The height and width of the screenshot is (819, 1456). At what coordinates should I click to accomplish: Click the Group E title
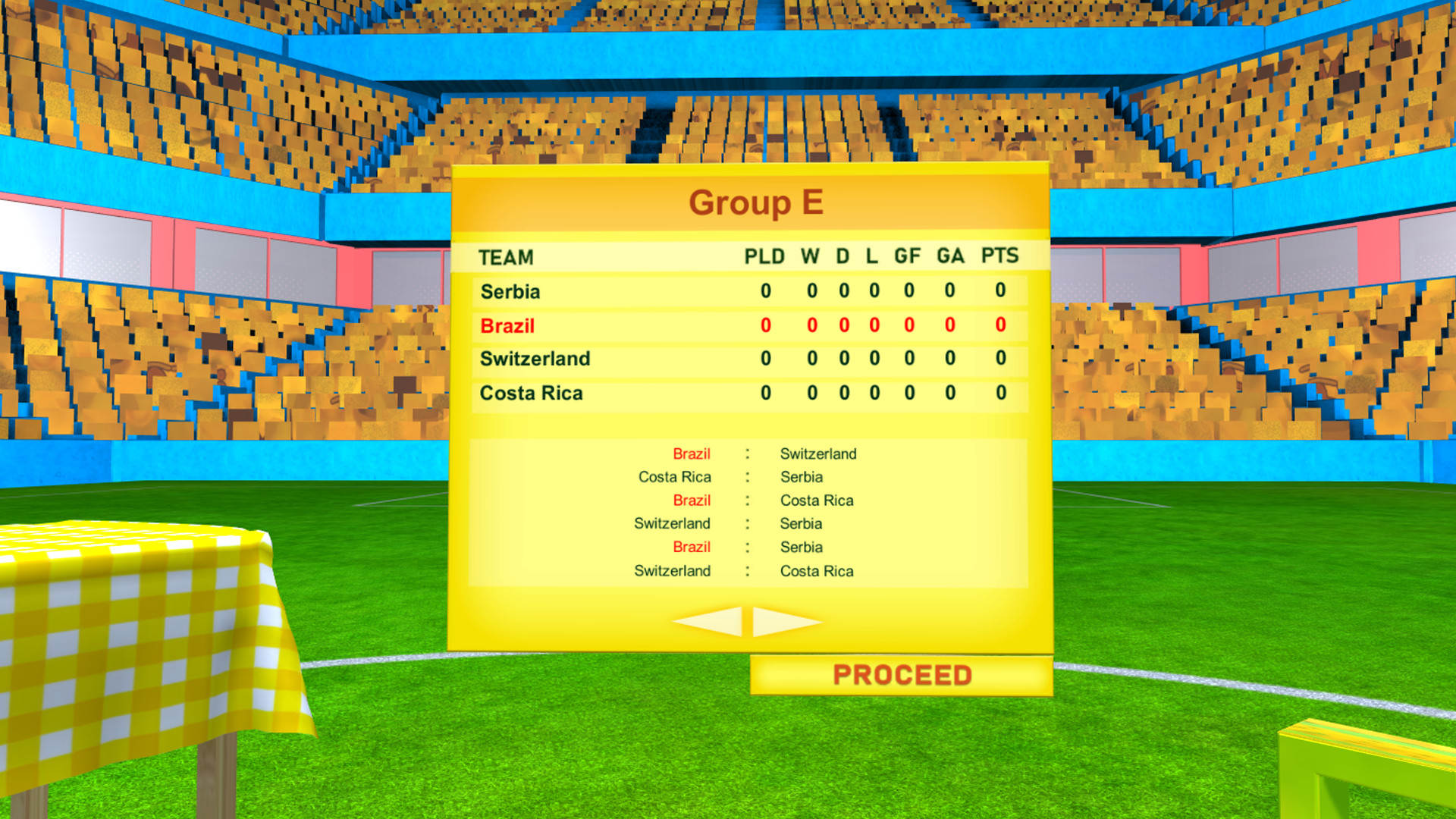tap(756, 202)
